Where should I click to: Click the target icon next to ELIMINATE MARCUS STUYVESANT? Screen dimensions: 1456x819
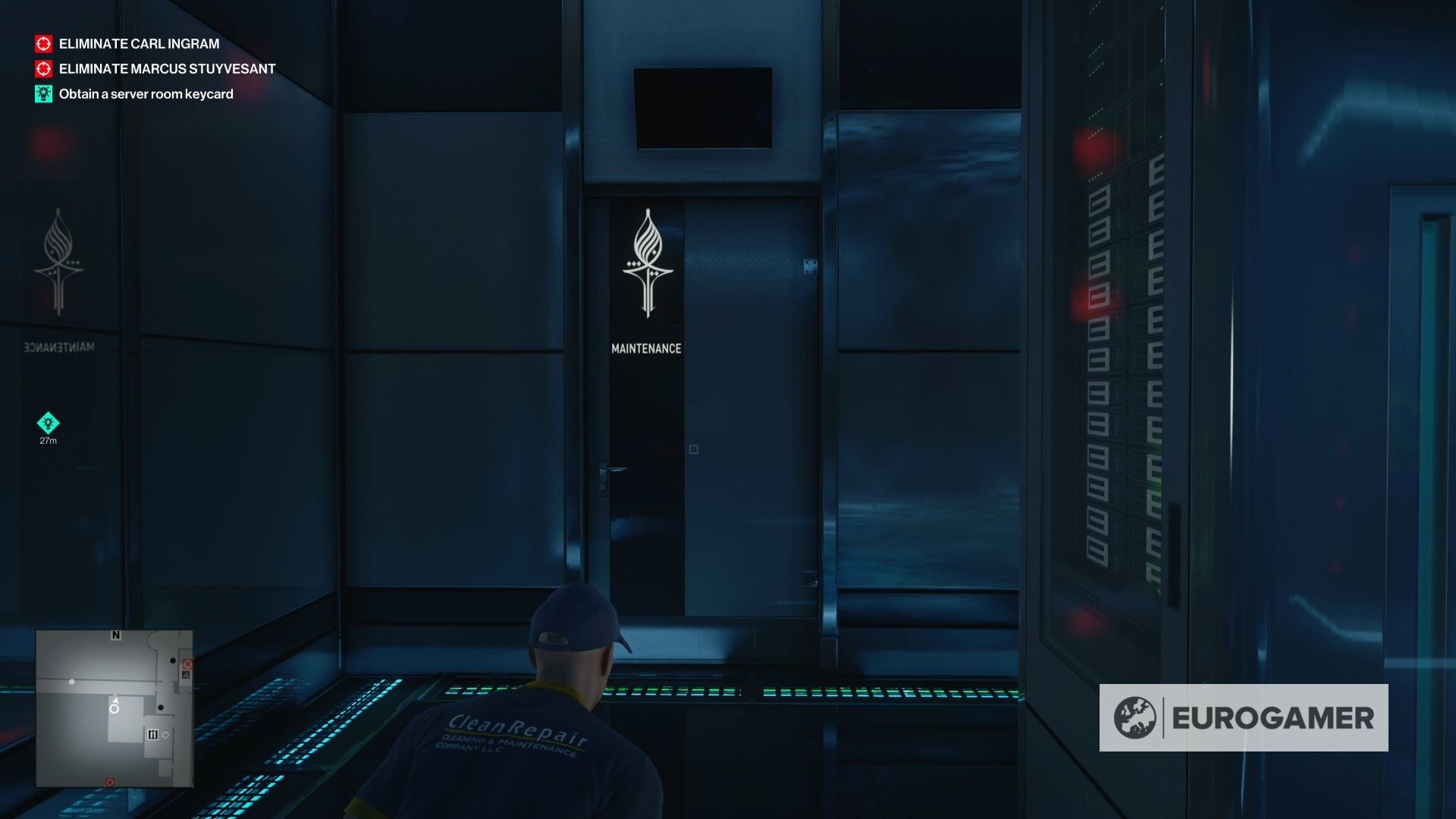[43, 69]
